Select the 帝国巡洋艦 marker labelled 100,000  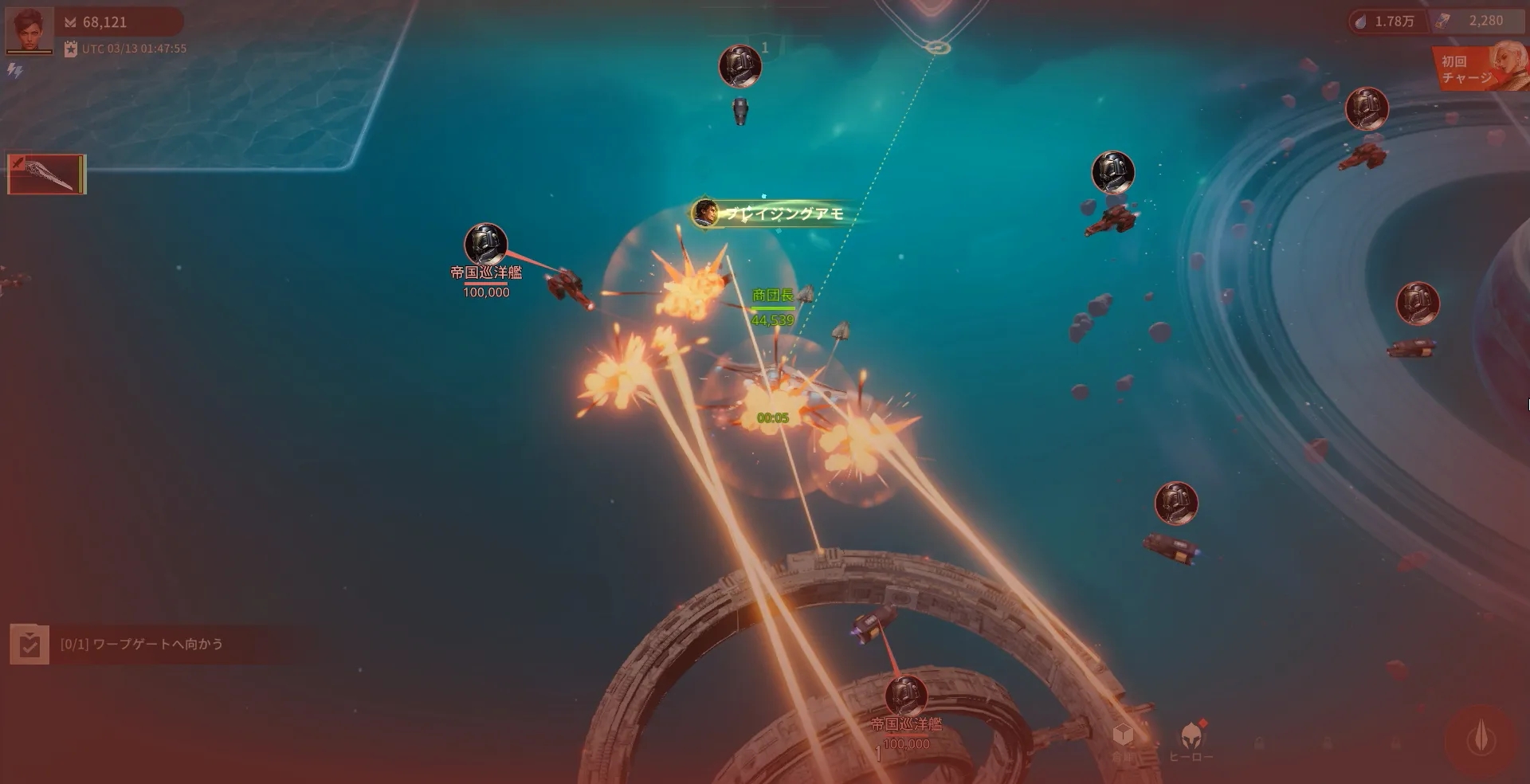(485, 245)
